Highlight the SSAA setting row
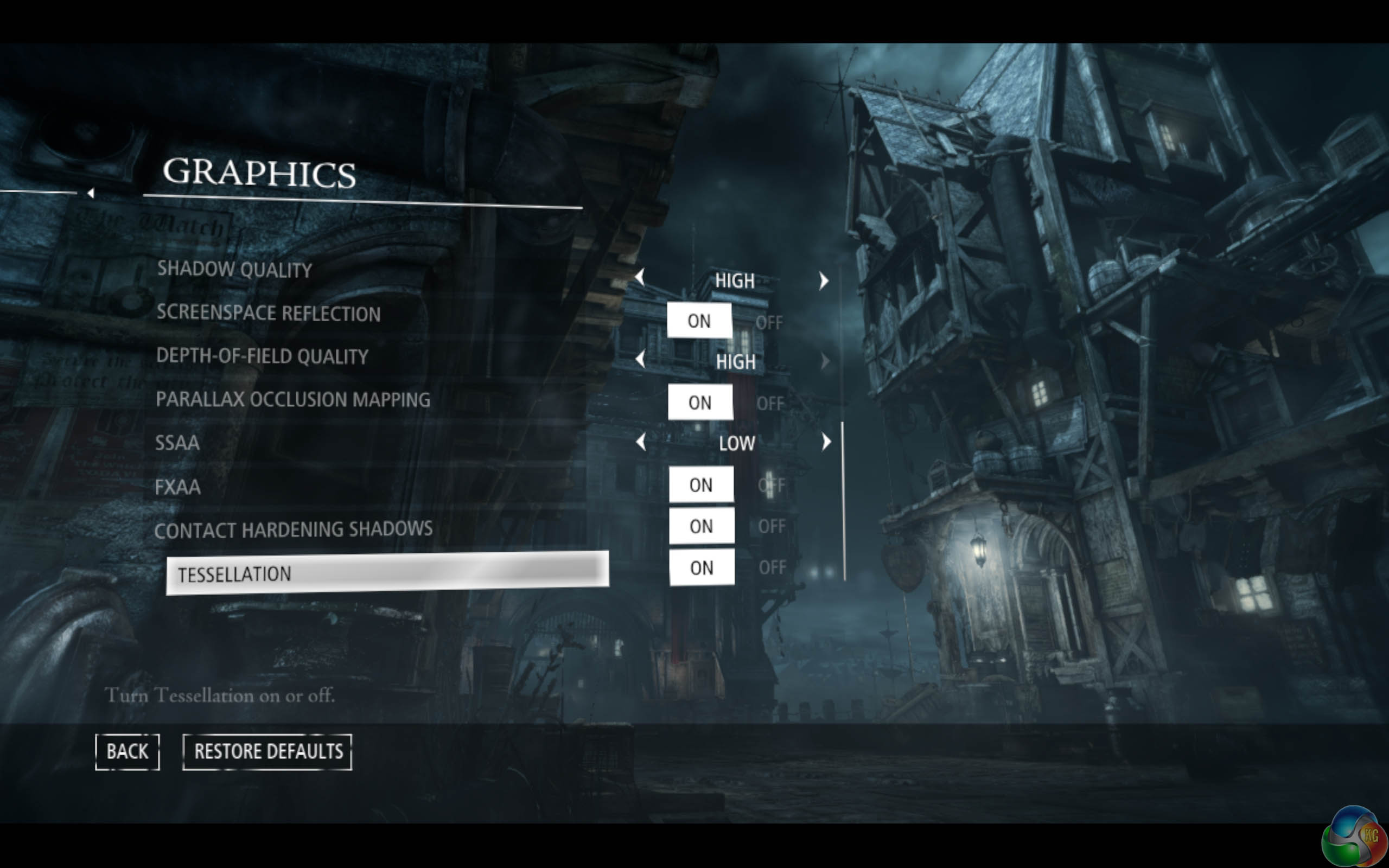 click(177, 443)
